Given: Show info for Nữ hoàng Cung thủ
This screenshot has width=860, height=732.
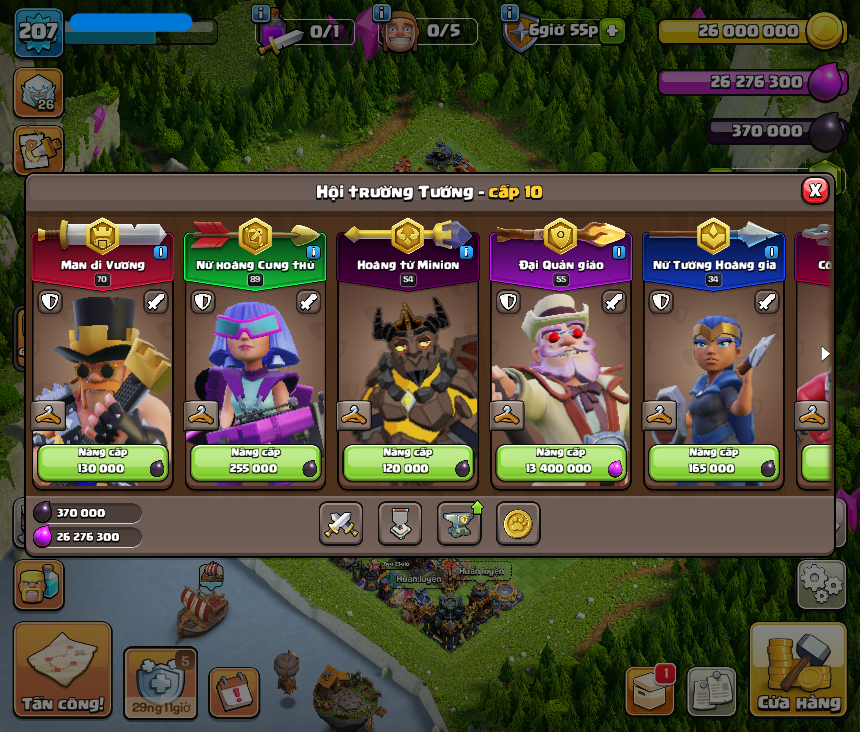Looking at the screenshot, I should (313, 252).
